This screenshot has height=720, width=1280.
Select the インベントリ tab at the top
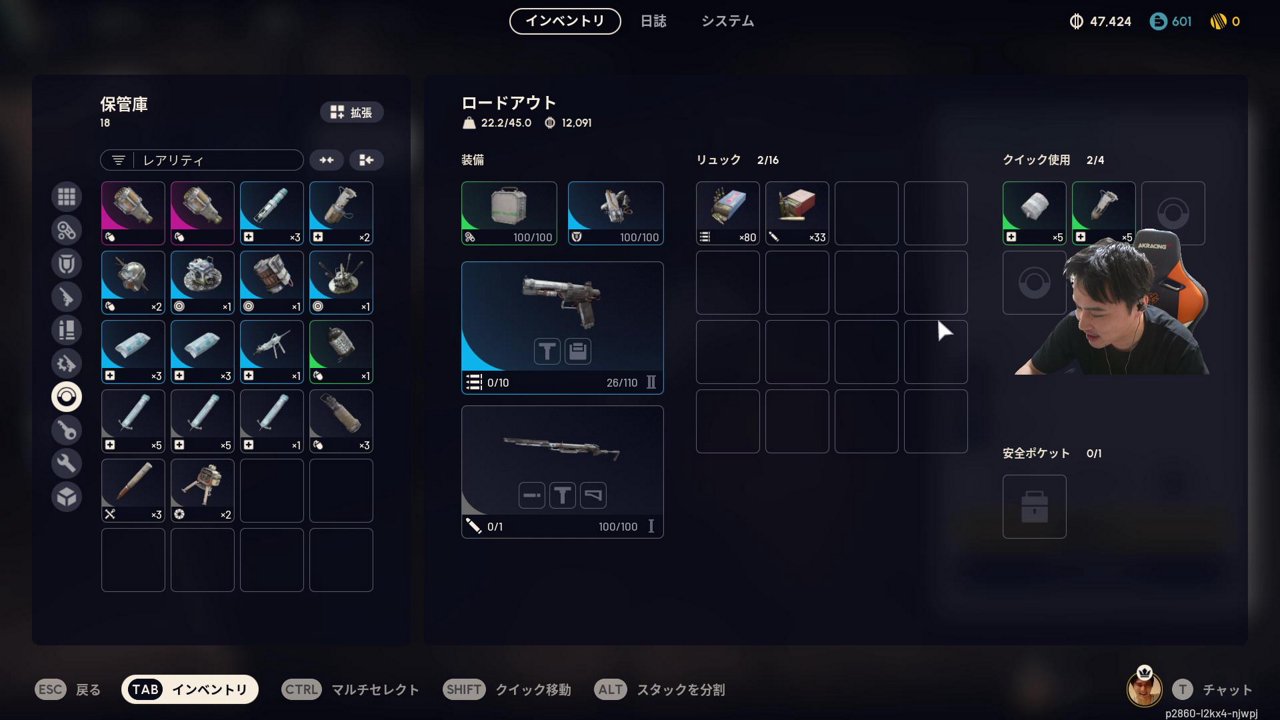point(565,20)
